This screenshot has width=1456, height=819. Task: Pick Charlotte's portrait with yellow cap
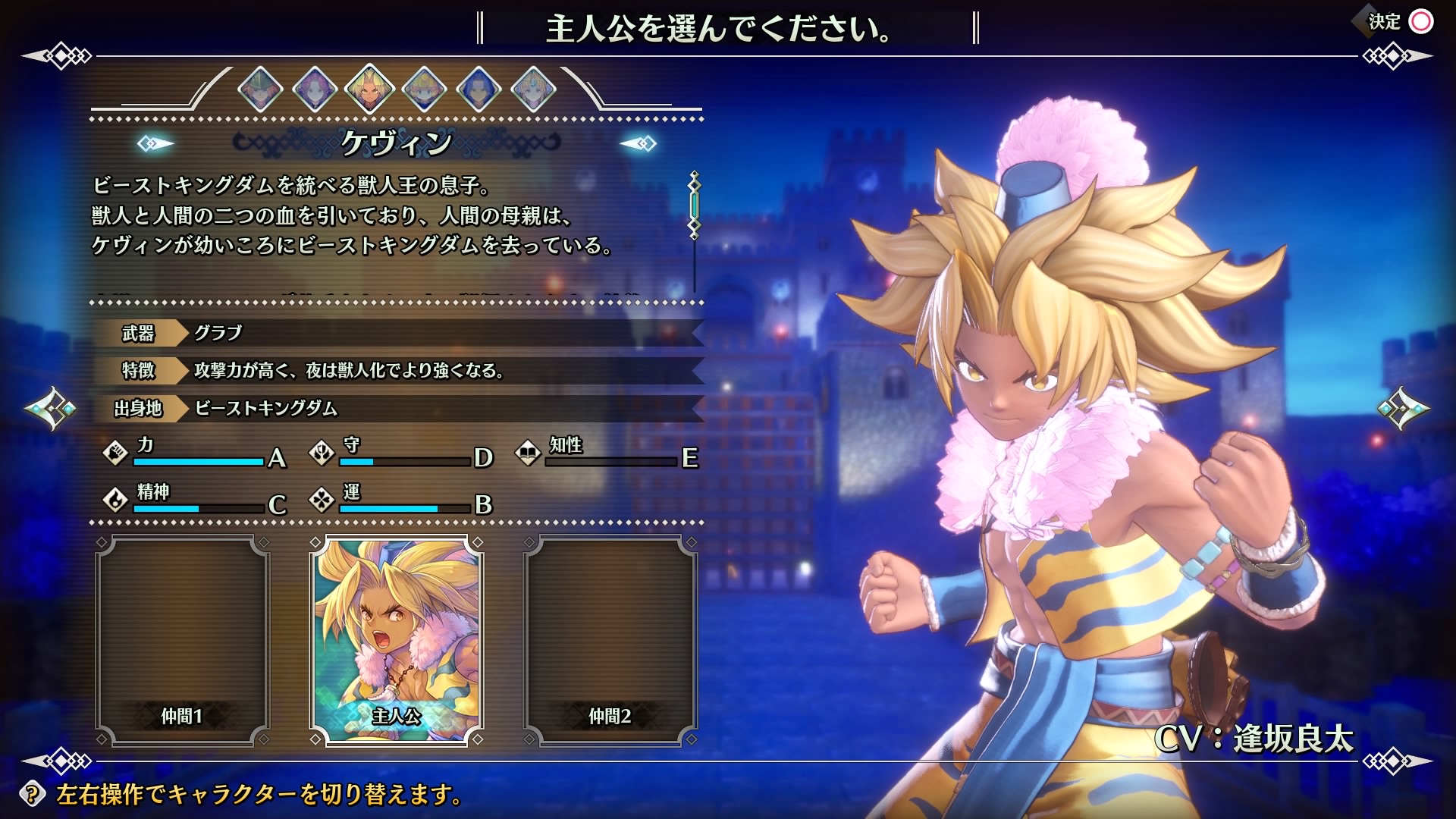[x=424, y=89]
